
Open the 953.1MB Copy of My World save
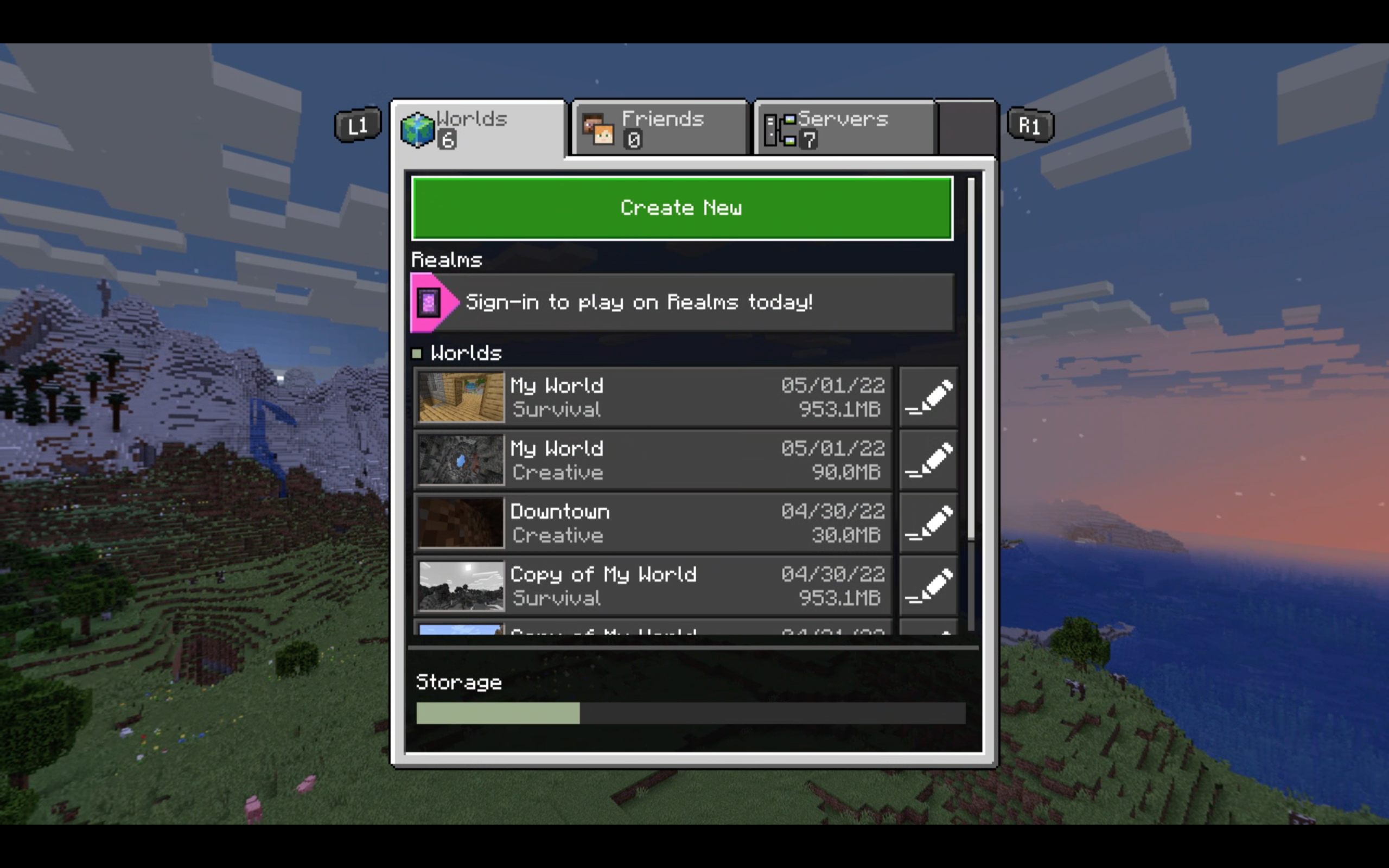click(653, 586)
